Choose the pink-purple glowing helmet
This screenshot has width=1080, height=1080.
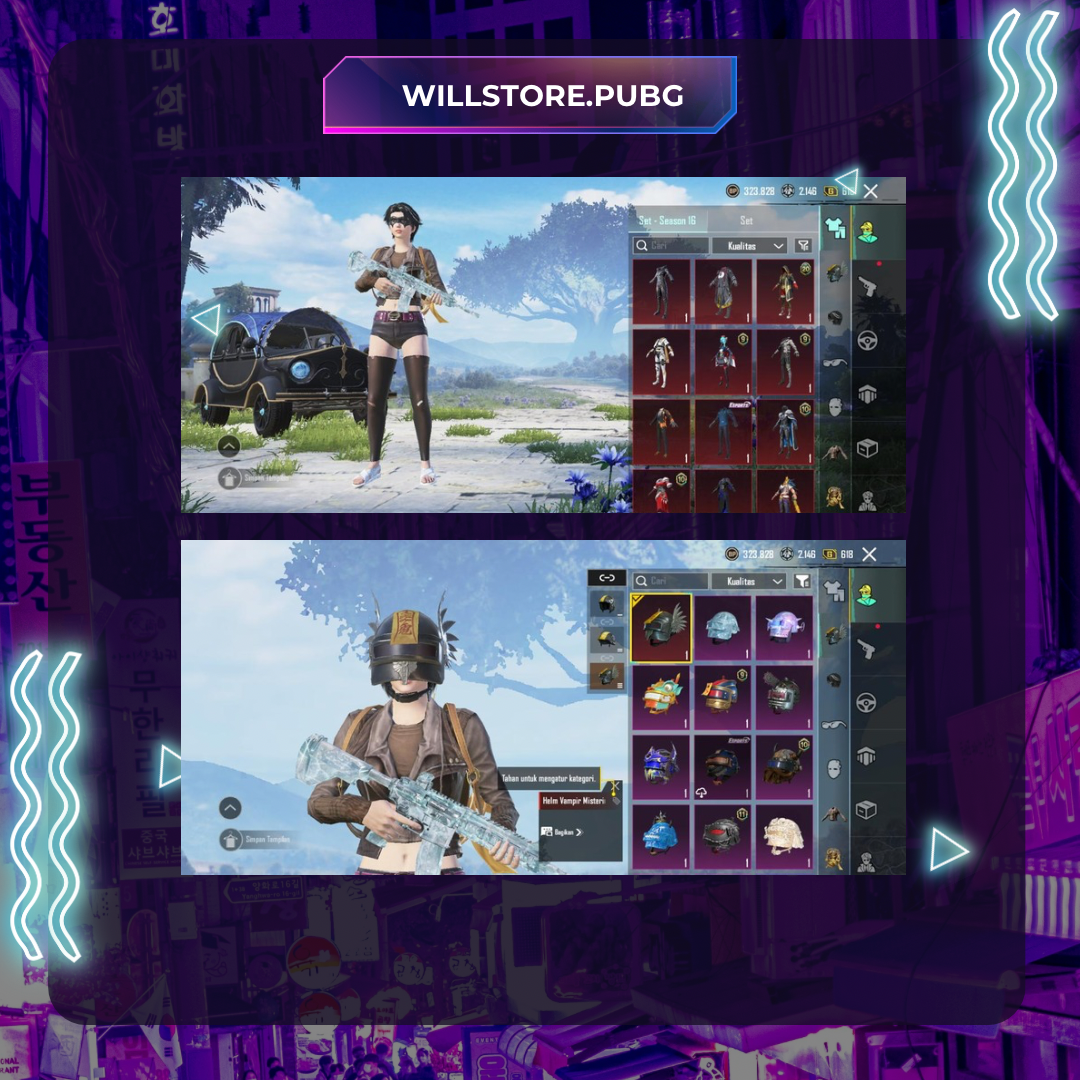[x=785, y=628]
